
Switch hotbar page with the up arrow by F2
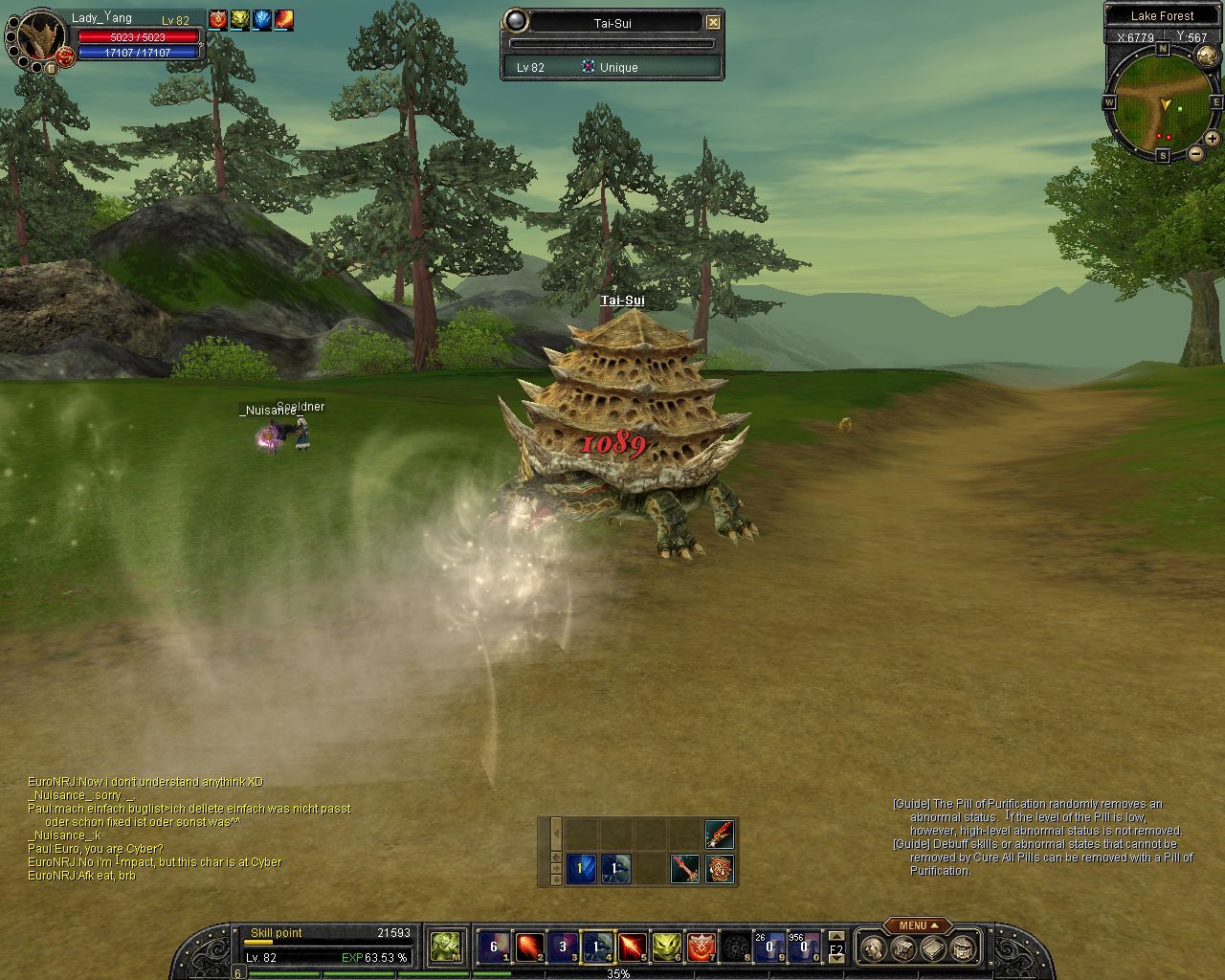(836, 937)
